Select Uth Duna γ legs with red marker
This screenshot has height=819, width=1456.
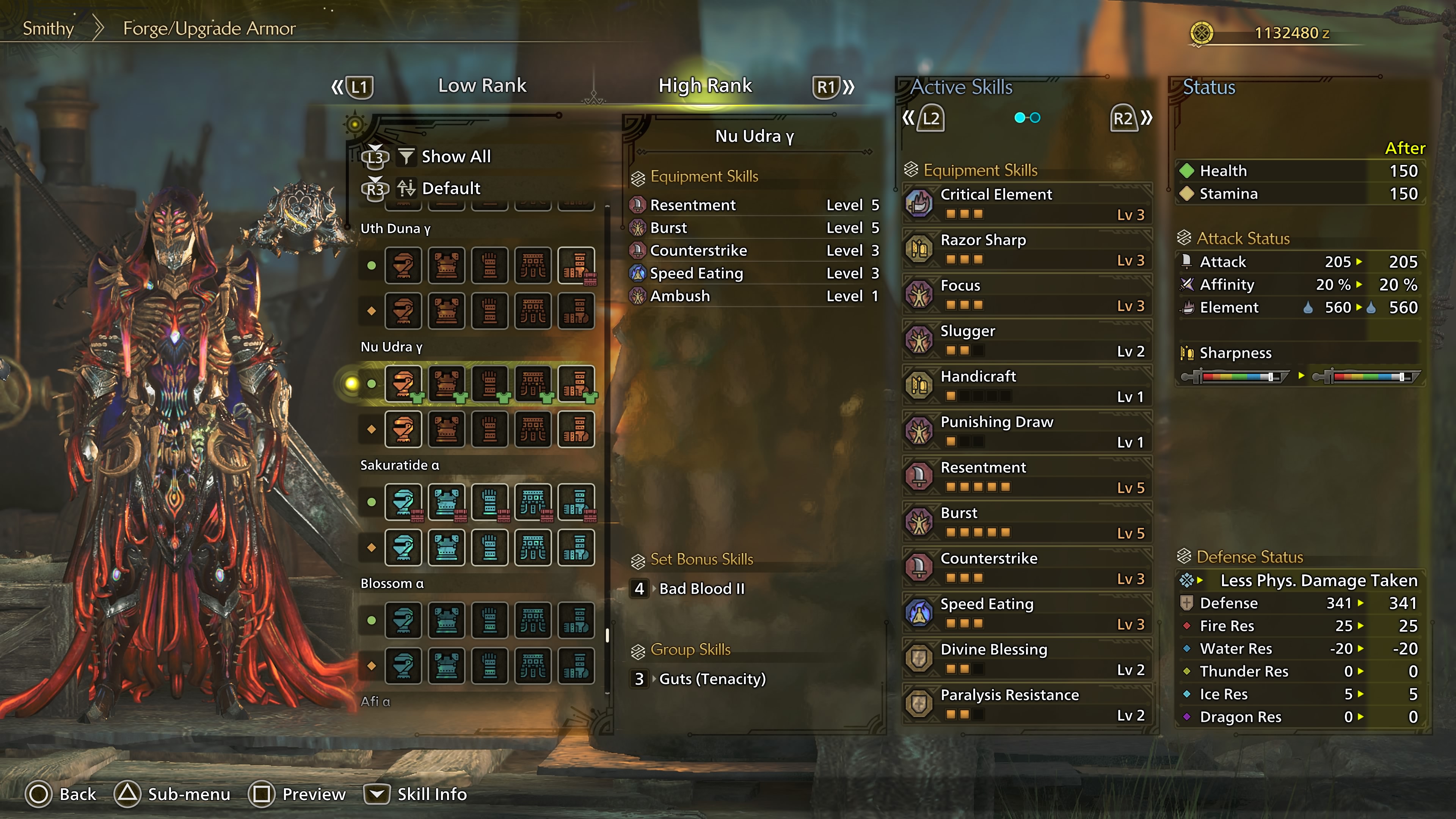[x=576, y=265]
